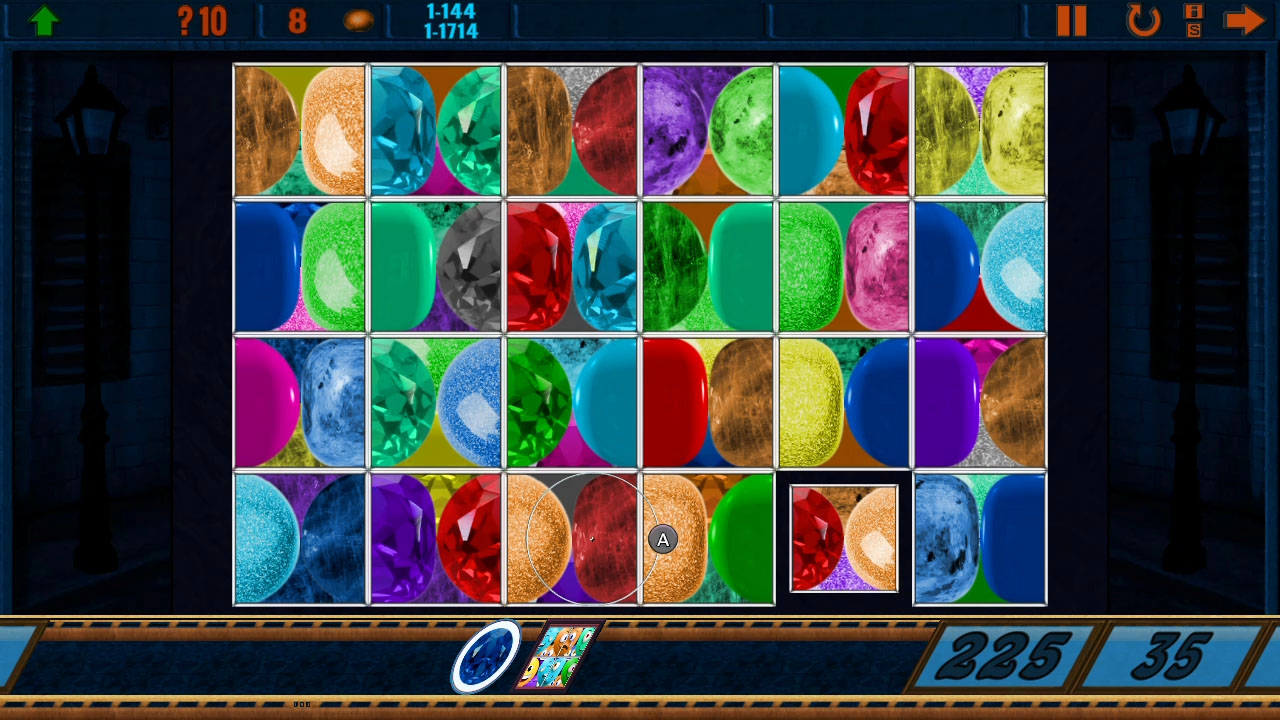Select the teal gem tile in the top row
1280x720 pixels.
pyautogui.click(x=436, y=128)
